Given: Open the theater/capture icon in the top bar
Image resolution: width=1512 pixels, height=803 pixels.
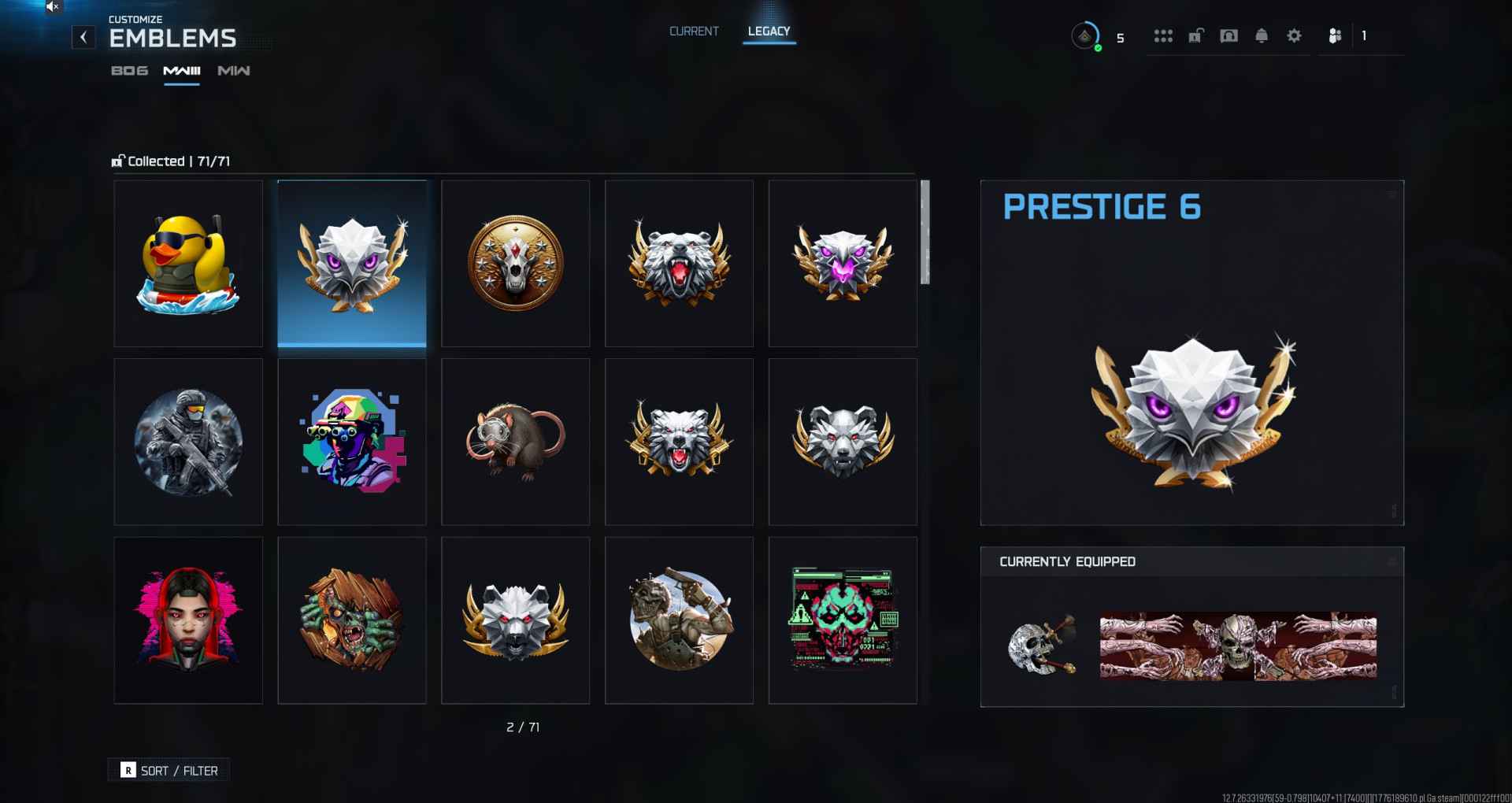Looking at the screenshot, I should 1228,36.
